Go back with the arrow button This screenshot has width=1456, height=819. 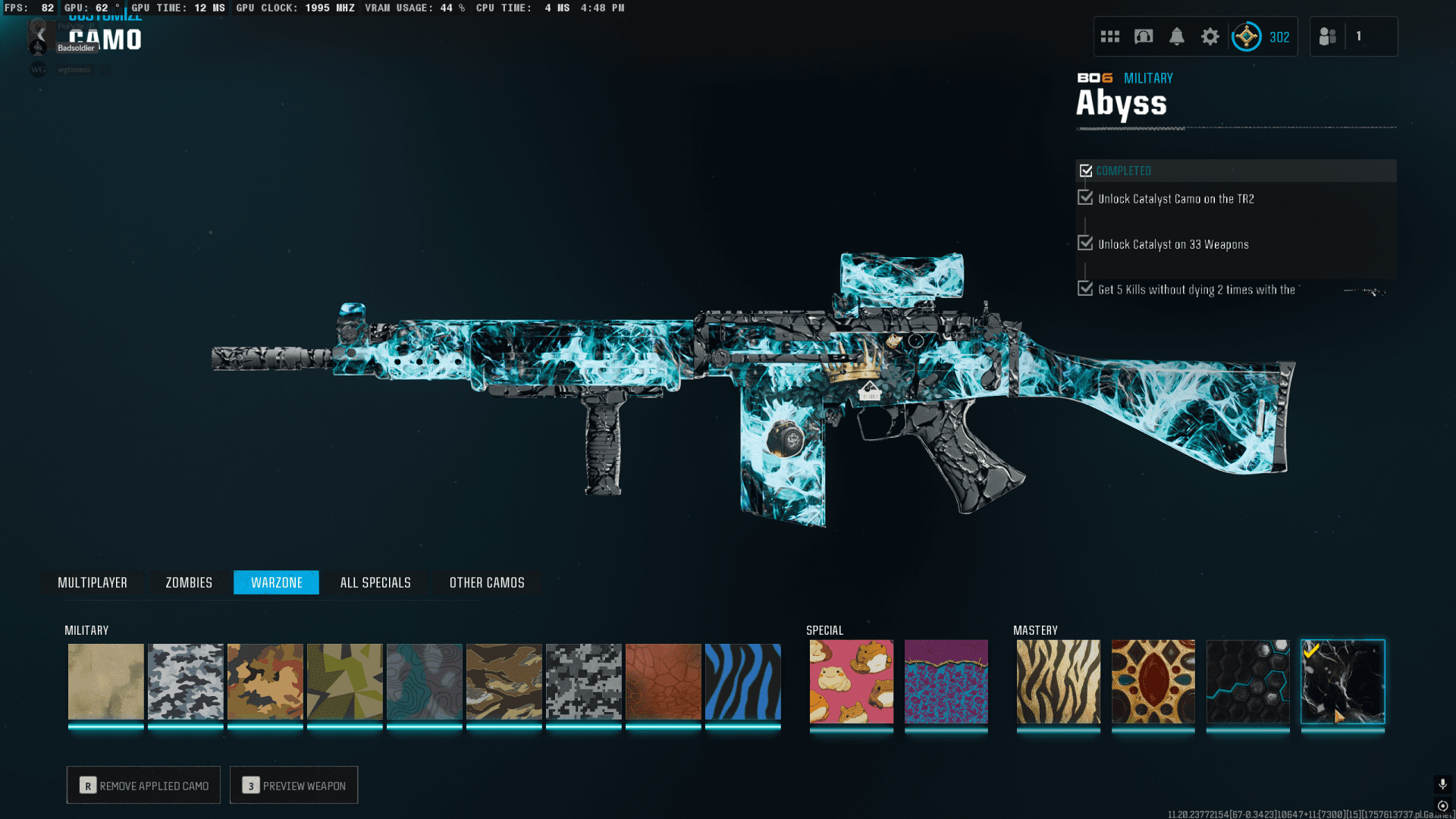pyautogui.click(x=41, y=35)
